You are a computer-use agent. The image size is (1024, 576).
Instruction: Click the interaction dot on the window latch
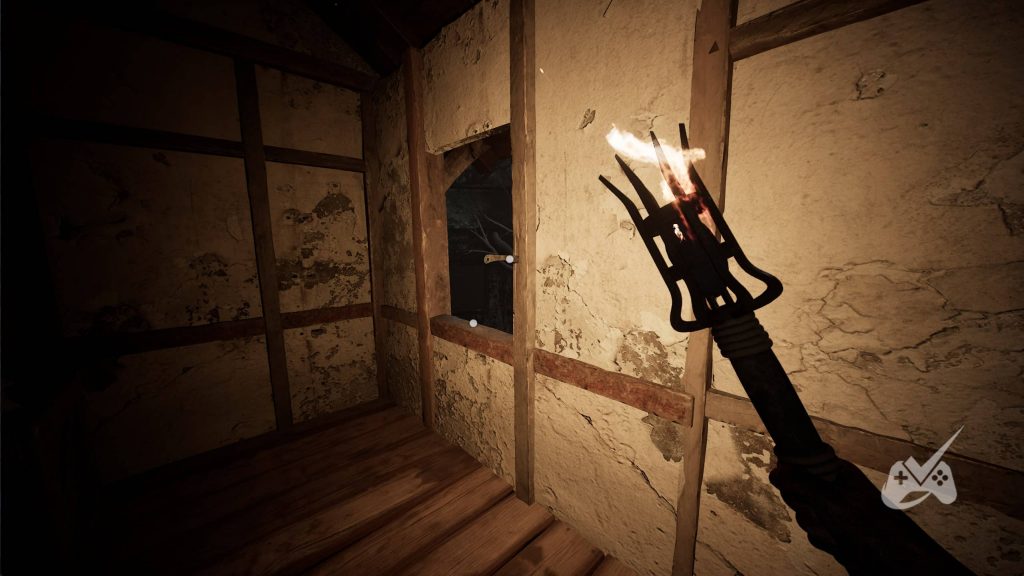point(509,259)
